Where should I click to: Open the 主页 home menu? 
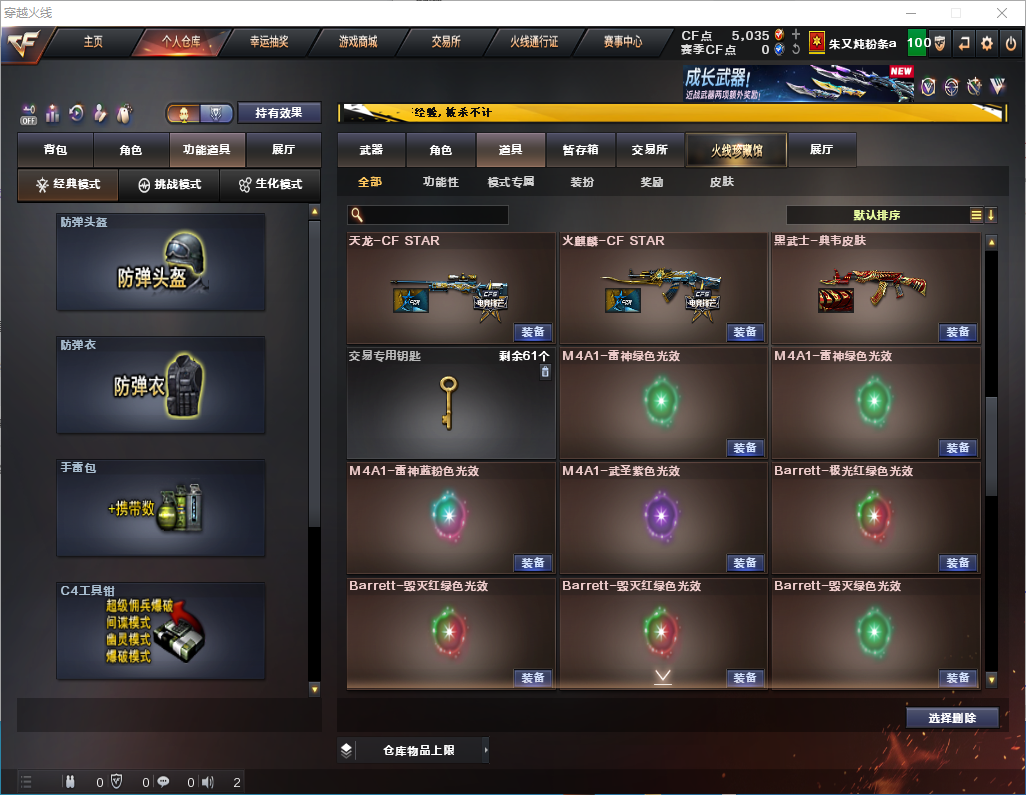[92, 42]
